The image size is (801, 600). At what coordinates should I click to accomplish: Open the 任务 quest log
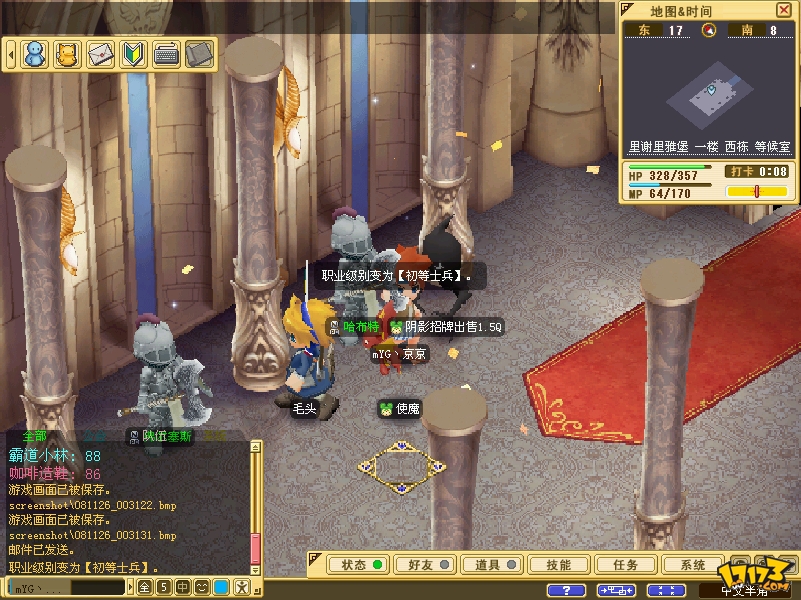click(626, 565)
